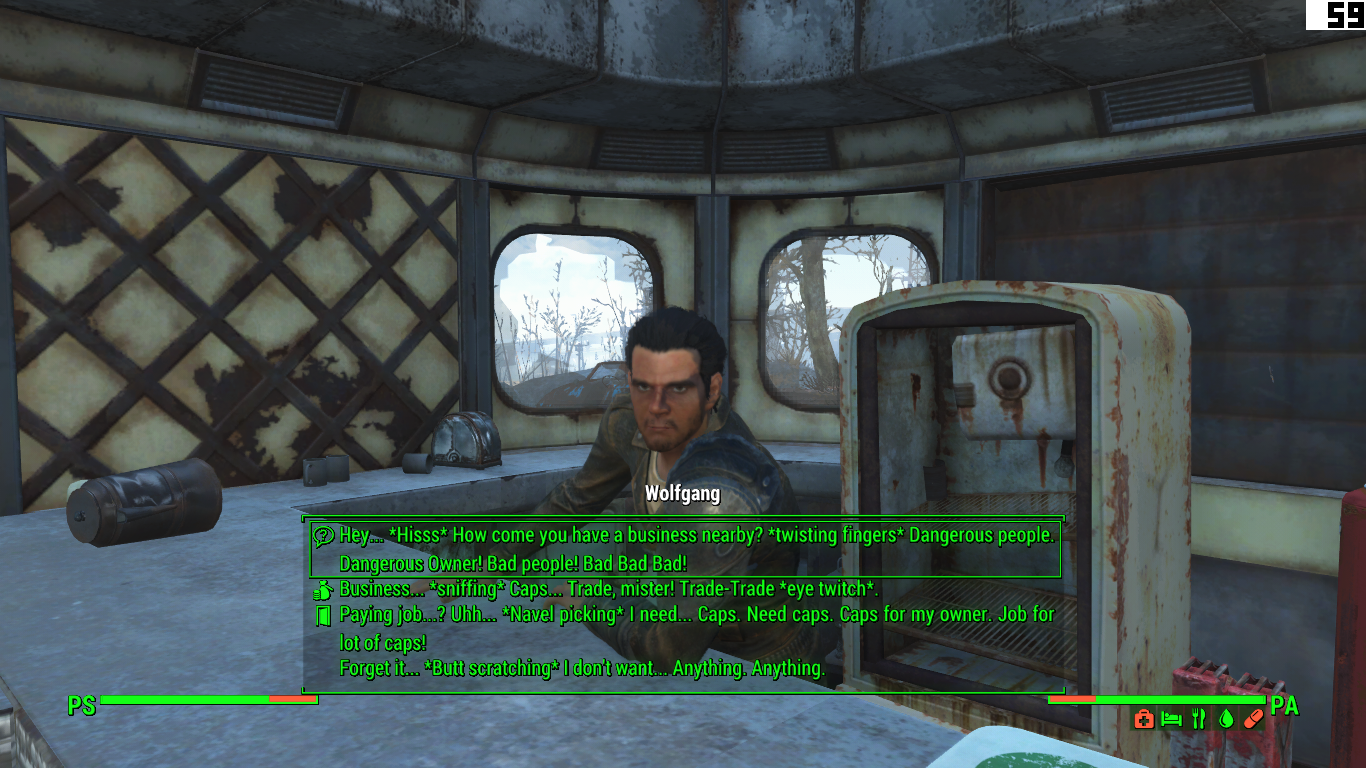Click Wolfgang's floating name label
This screenshot has width=1366, height=768.
(683, 493)
